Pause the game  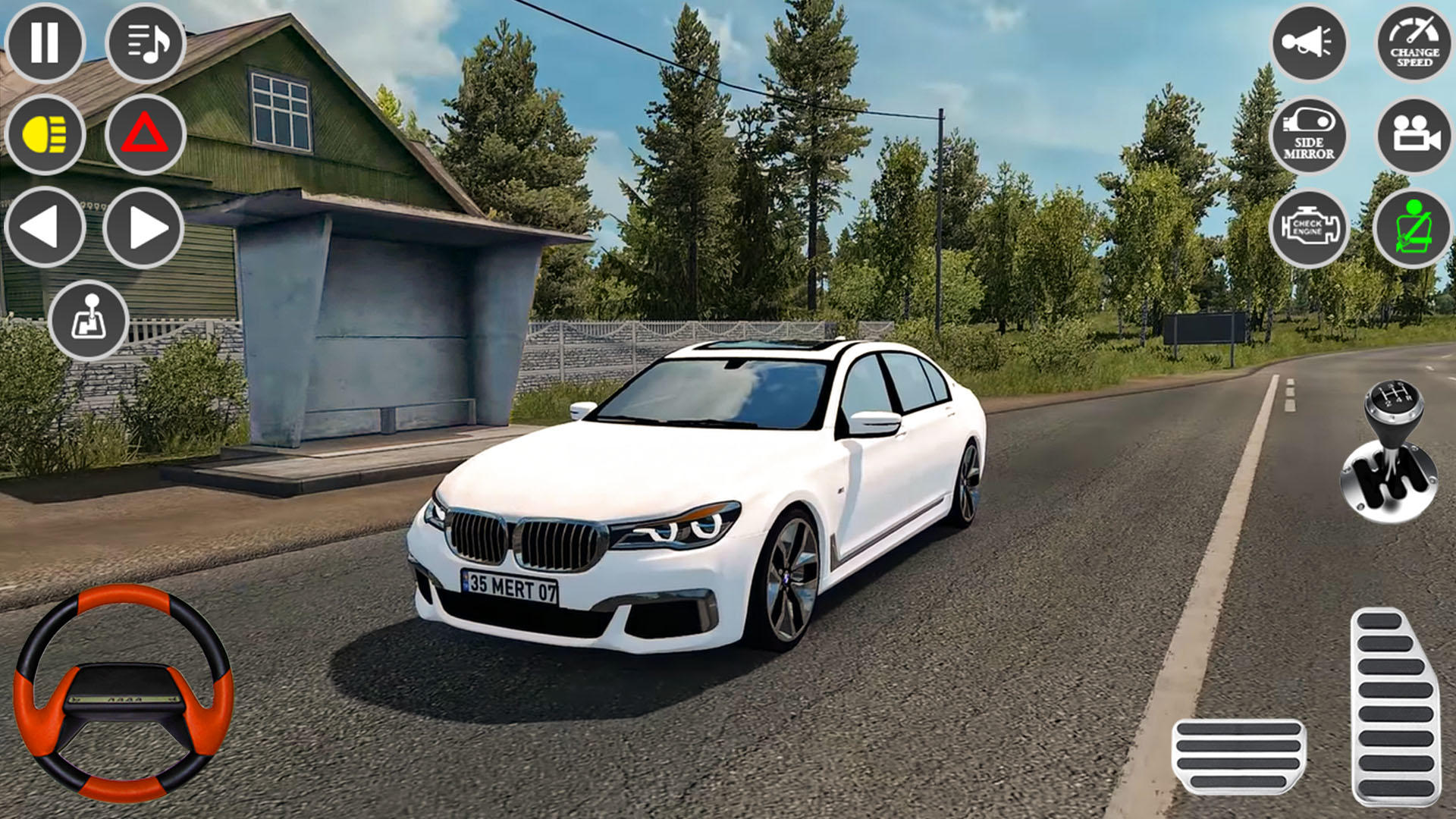[x=47, y=43]
